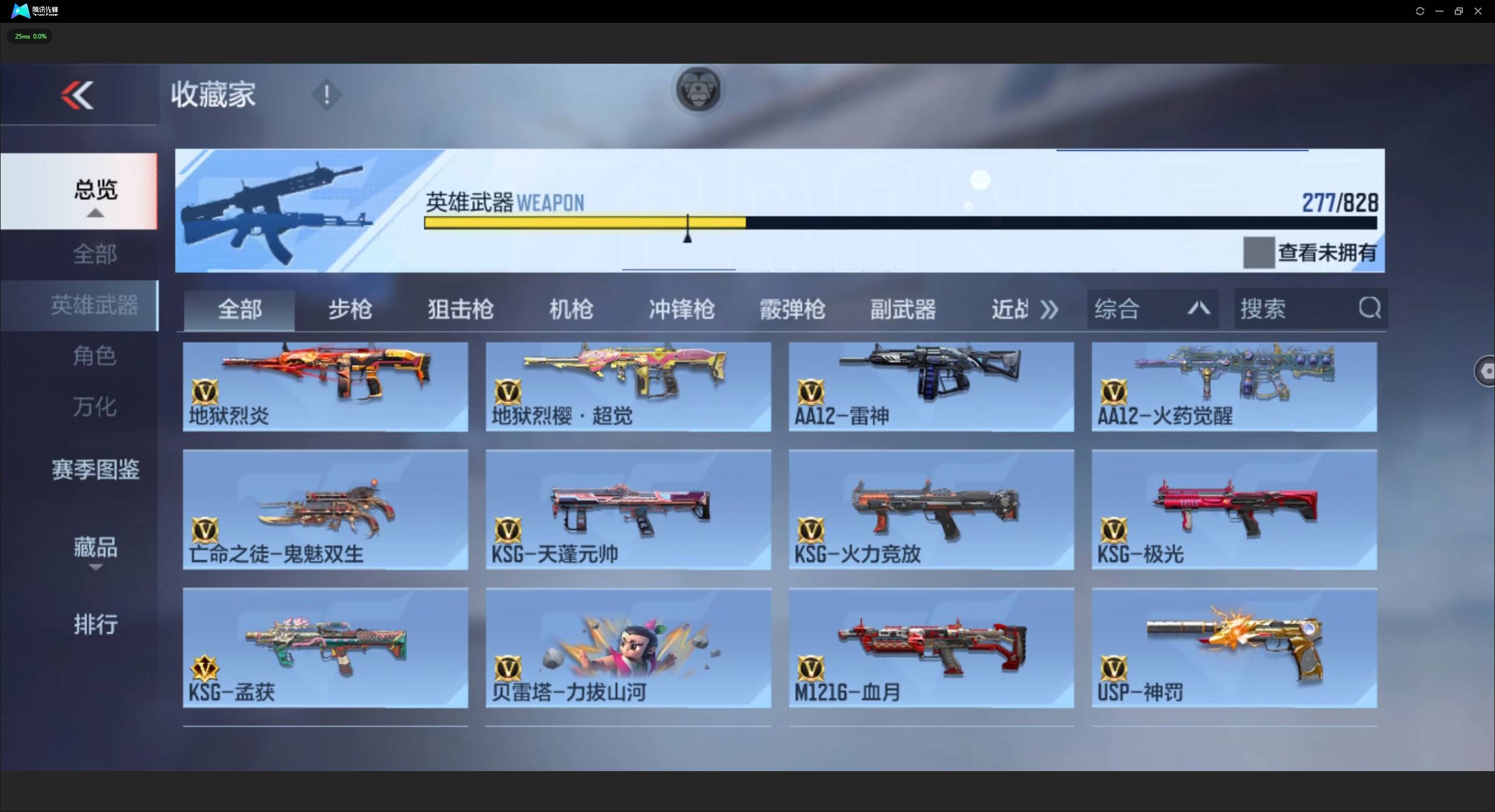Viewport: 1495px width, 812px height.
Task: Open the 排行 rankings page
Action: [x=95, y=624]
